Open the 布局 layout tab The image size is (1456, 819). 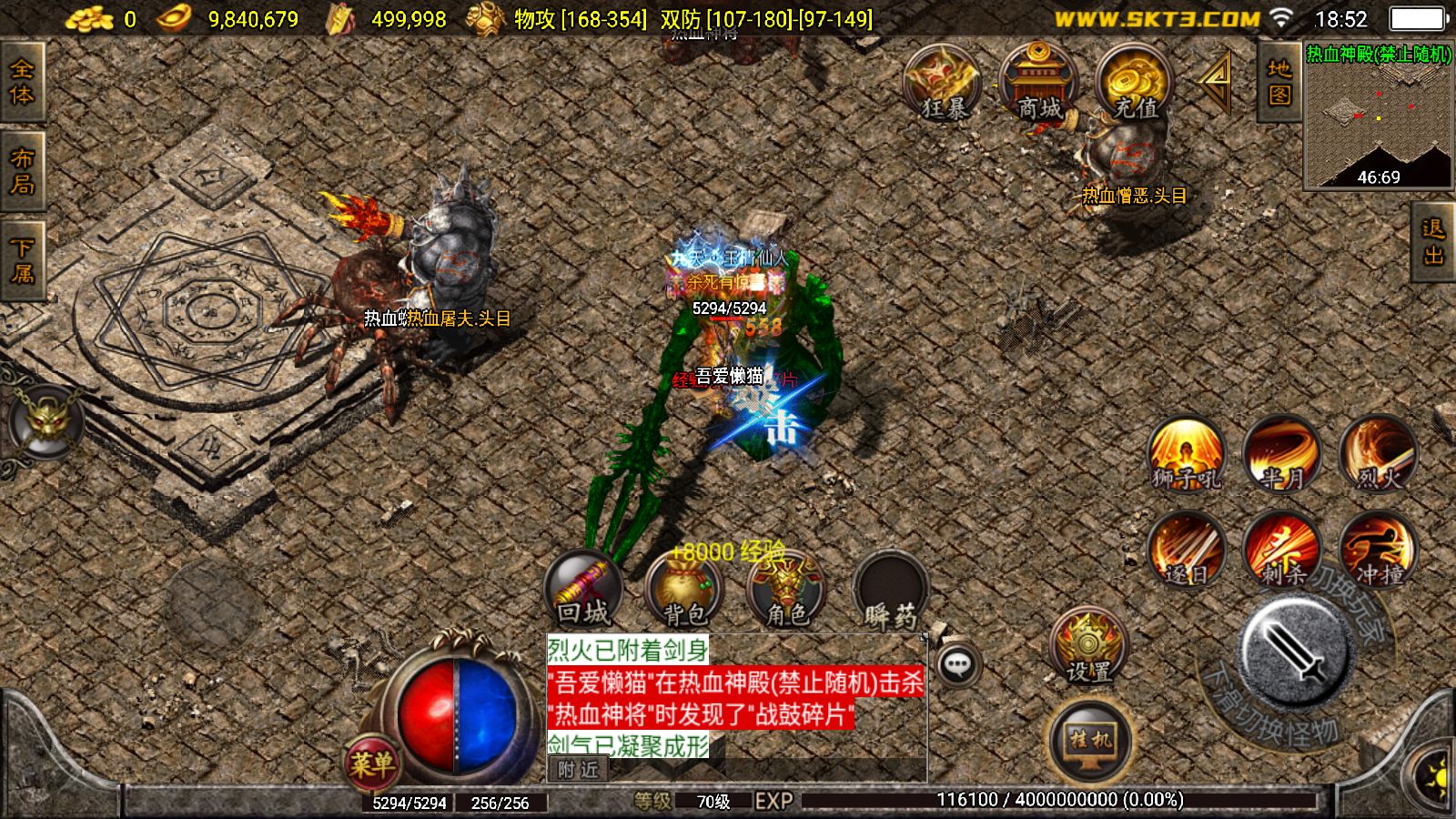22,171
